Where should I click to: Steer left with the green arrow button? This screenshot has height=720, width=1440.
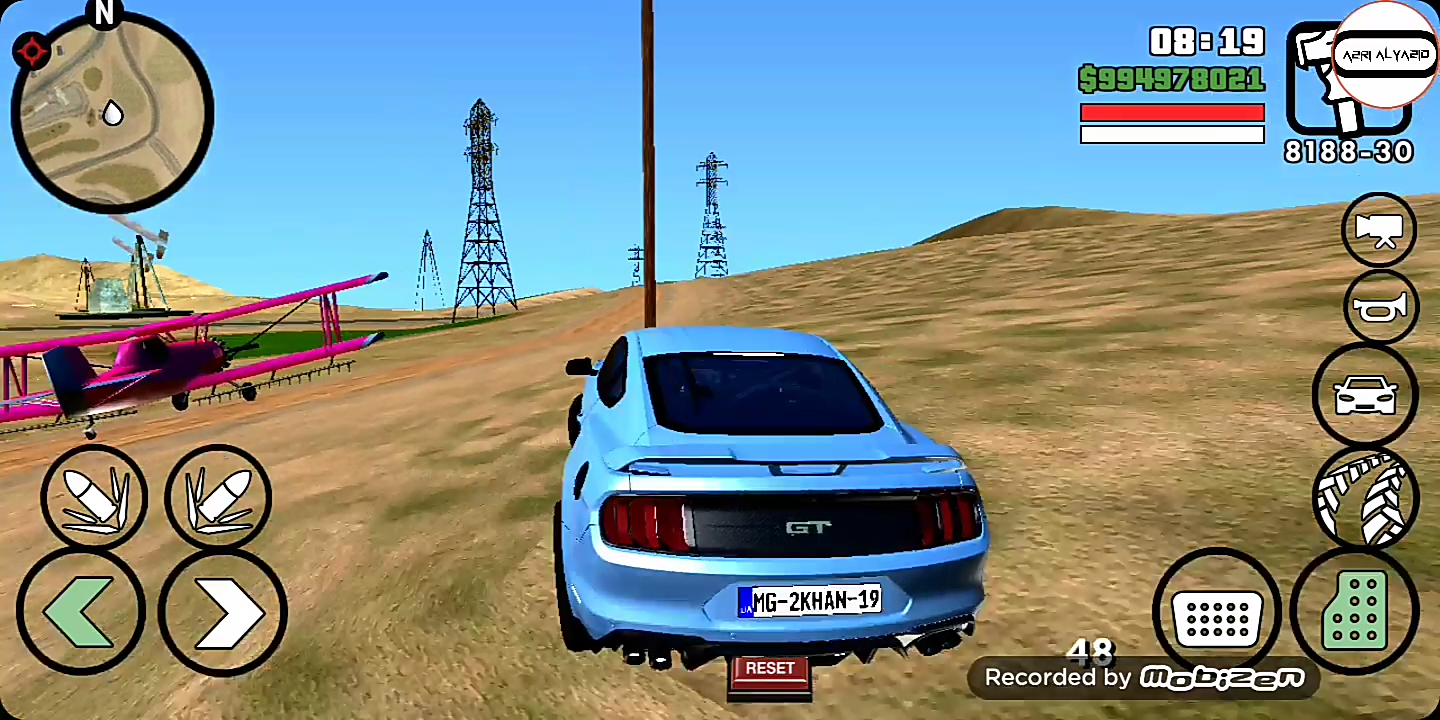click(81, 611)
